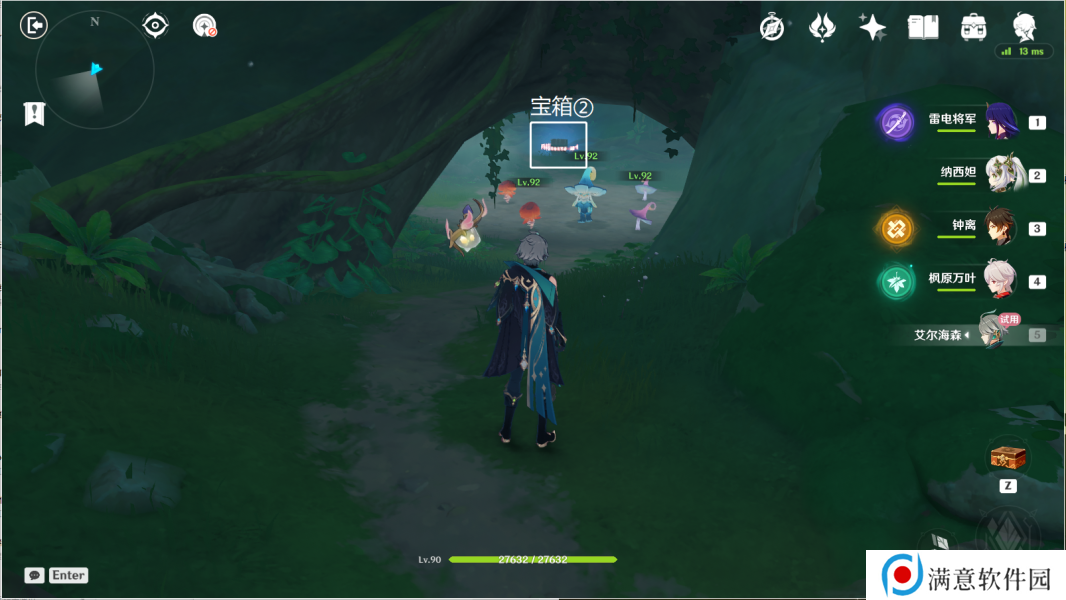Switch to party member 枫原万叶
1066x600 pixels.
(x=1000, y=281)
